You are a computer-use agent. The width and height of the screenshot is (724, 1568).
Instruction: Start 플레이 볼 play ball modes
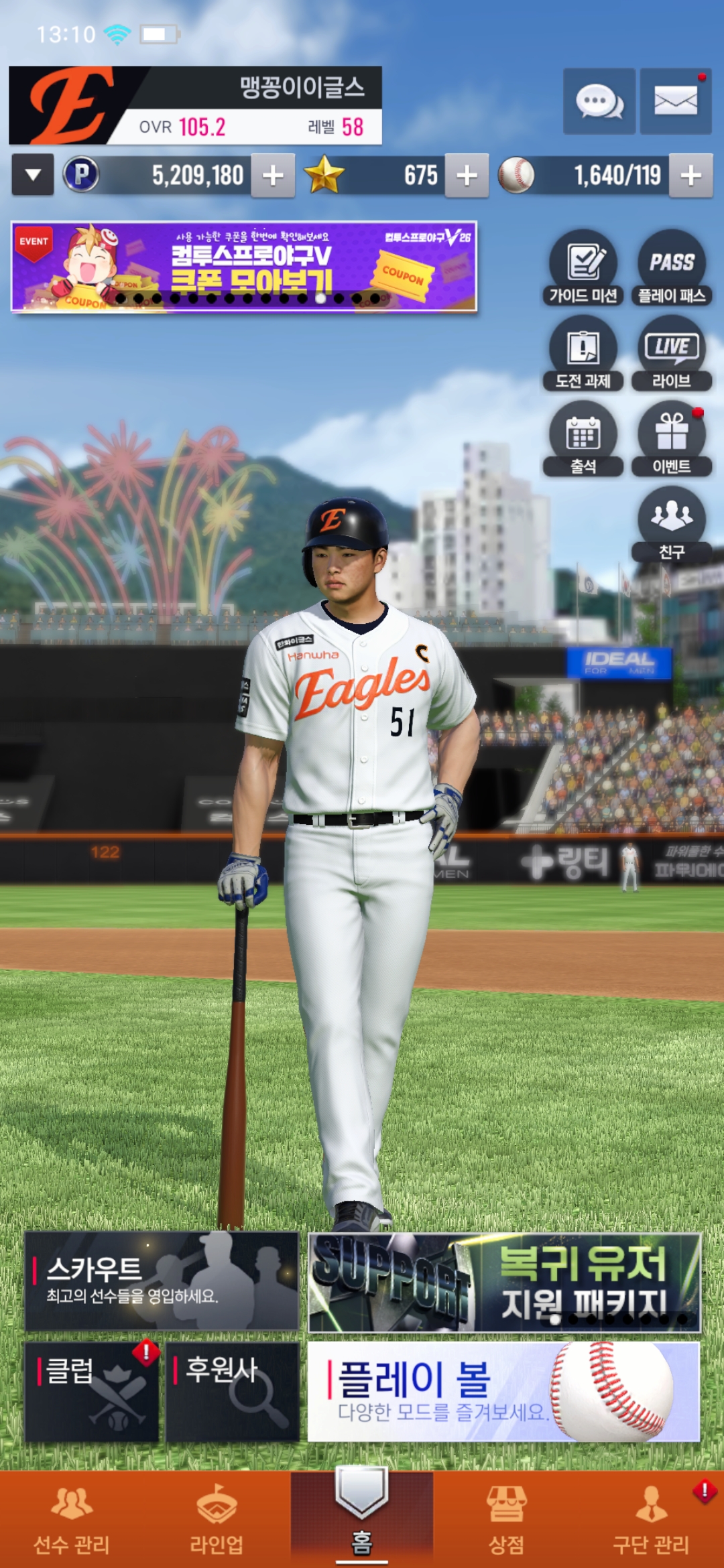tap(503, 1392)
